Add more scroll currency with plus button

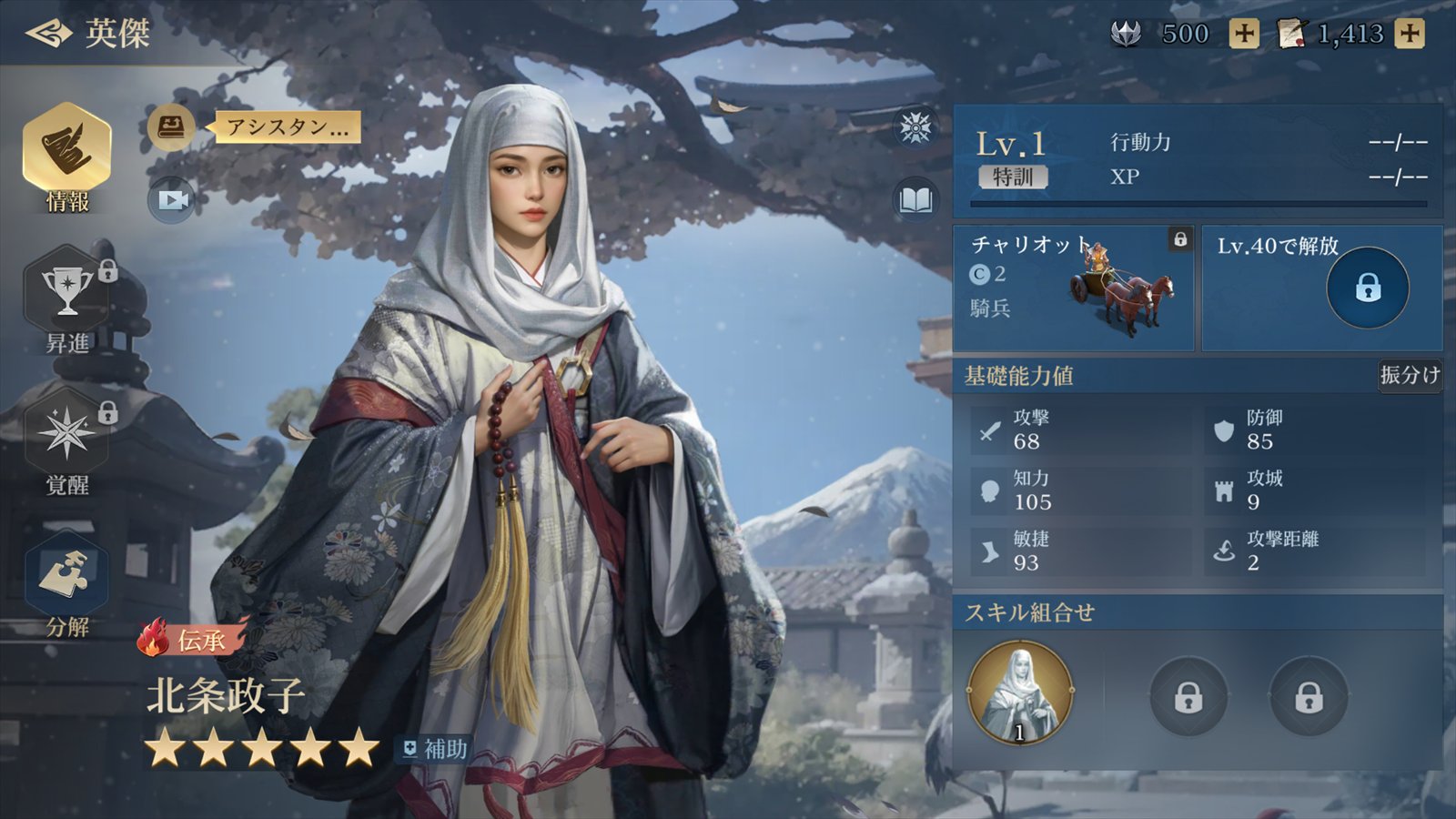click(1410, 35)
